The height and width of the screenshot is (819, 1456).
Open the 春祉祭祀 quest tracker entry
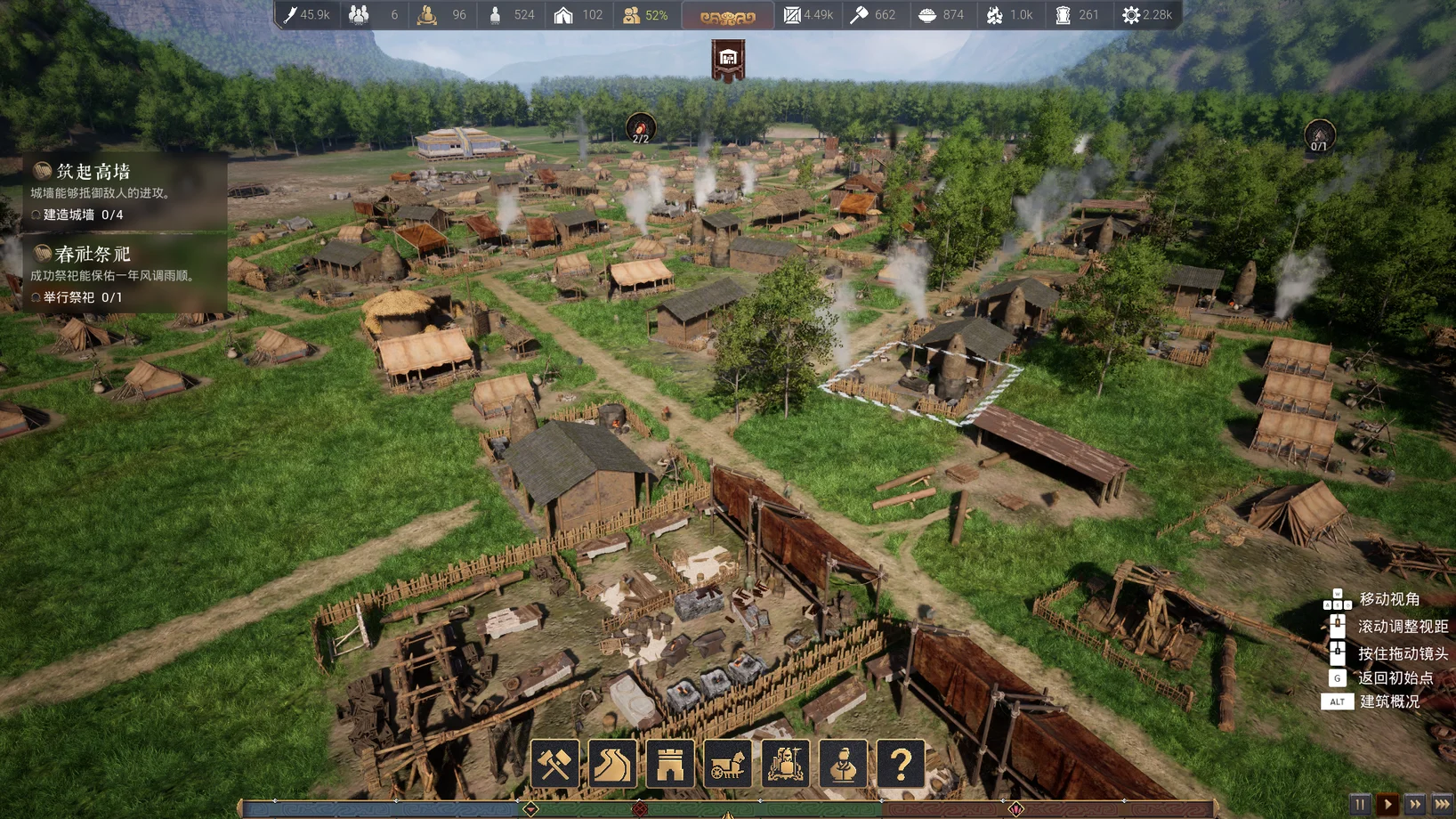click(125, 273)
